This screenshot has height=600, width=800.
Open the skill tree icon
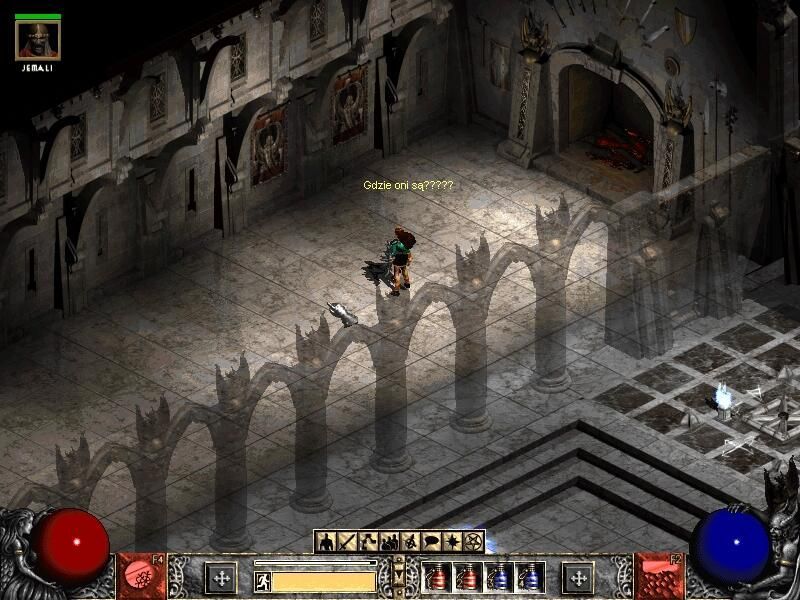click(367, 542)
